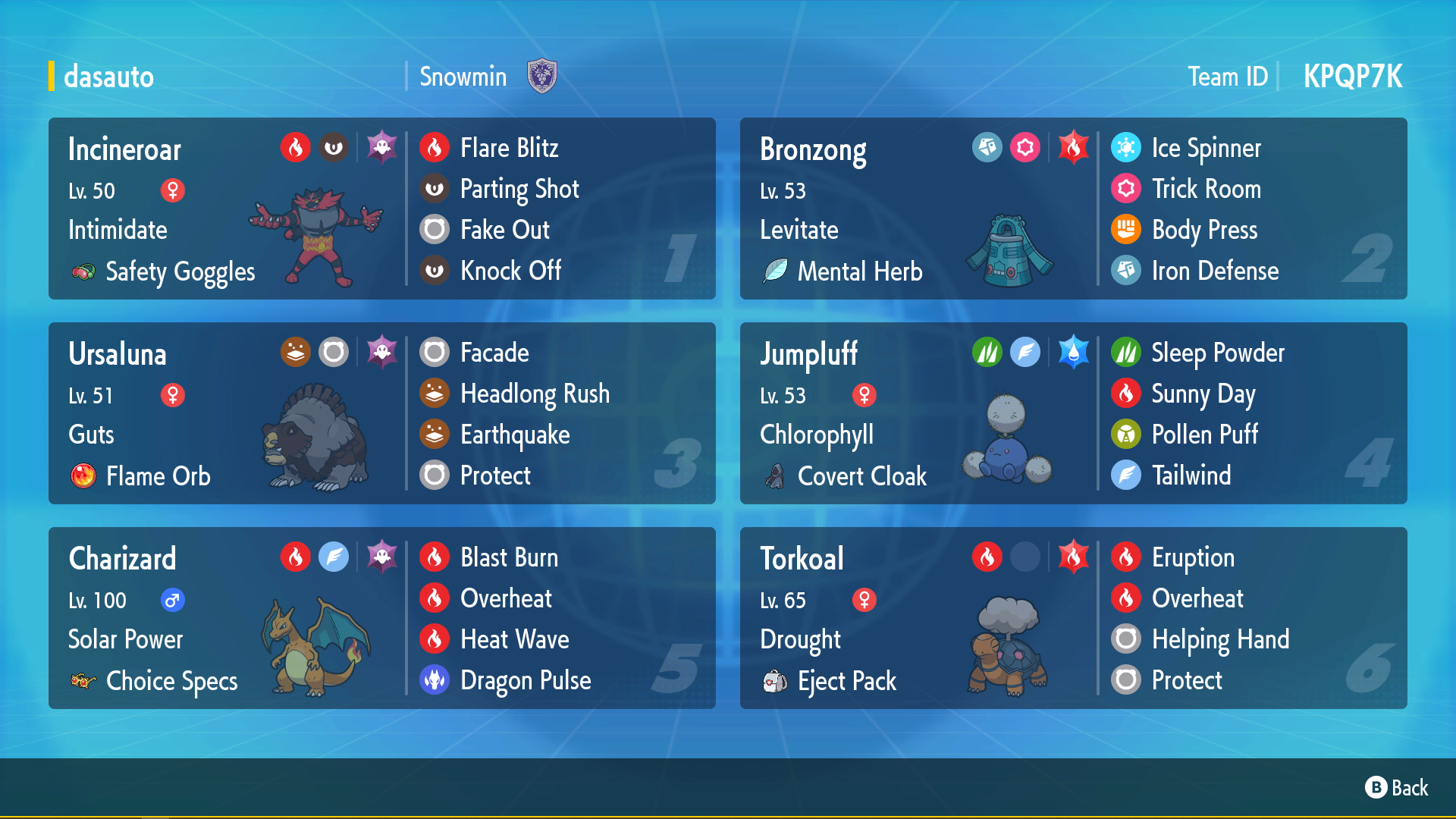This screenshot has width=1456, height=819.
Task: Select the Charizard team card
Action: tap(227, 618)
